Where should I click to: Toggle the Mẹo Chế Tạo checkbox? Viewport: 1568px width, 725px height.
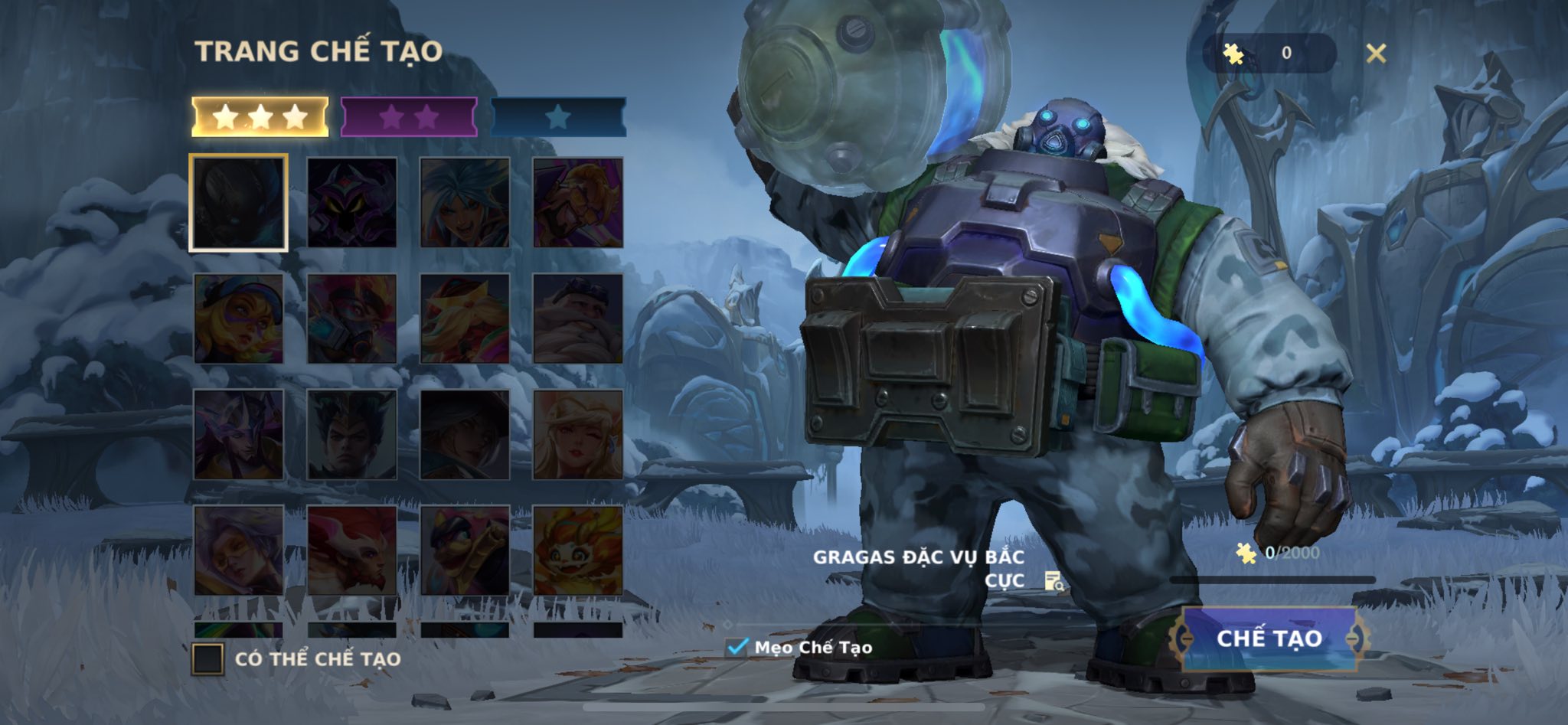[737, 647]
